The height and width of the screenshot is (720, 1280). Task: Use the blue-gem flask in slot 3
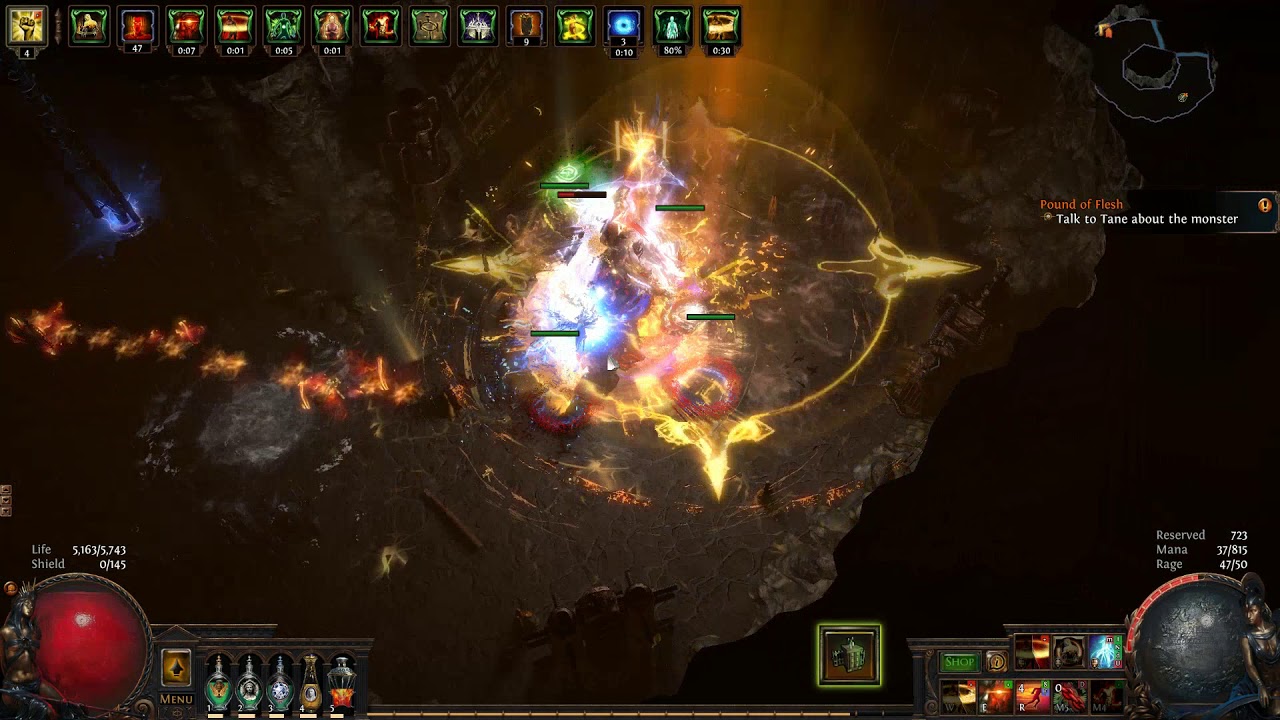280,682
